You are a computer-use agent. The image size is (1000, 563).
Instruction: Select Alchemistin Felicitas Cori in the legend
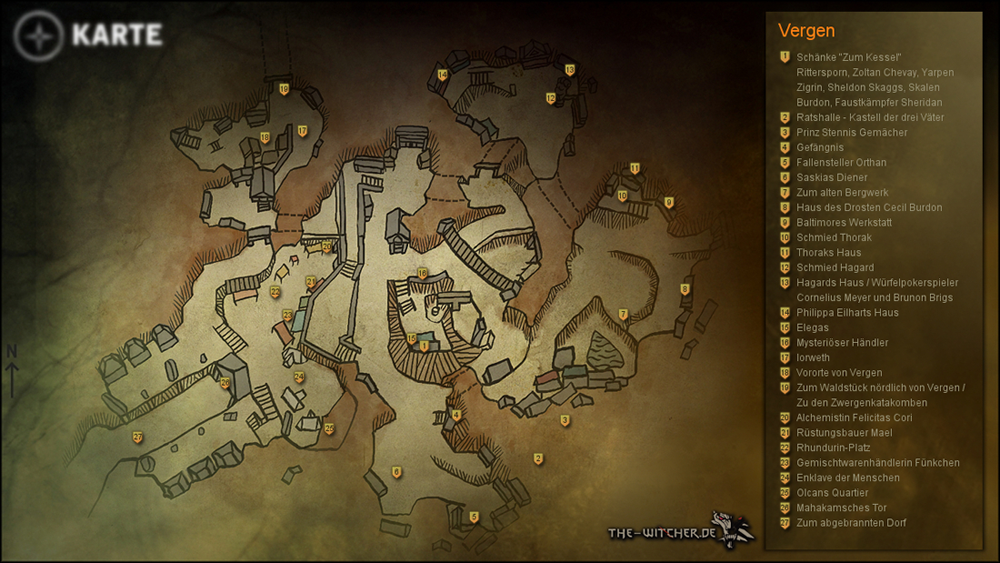pos(854,418)
